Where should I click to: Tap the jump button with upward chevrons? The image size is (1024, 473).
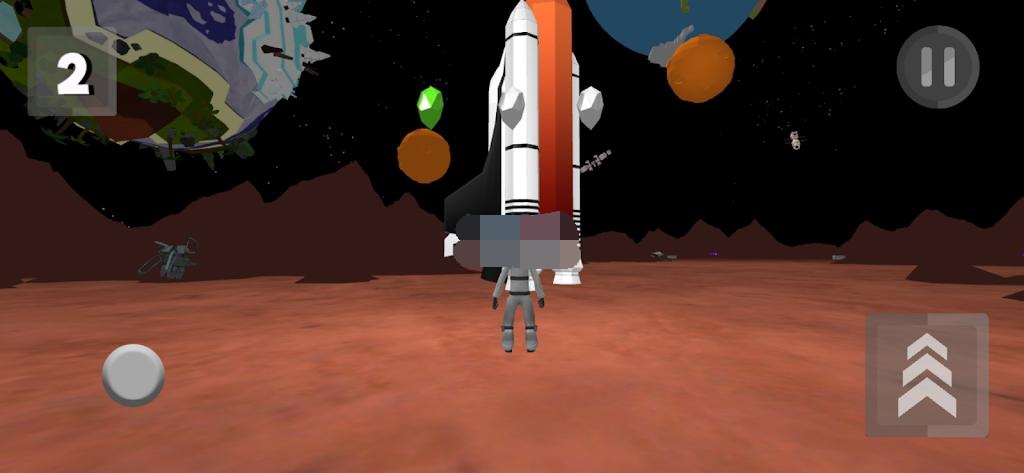pos(926,375)
